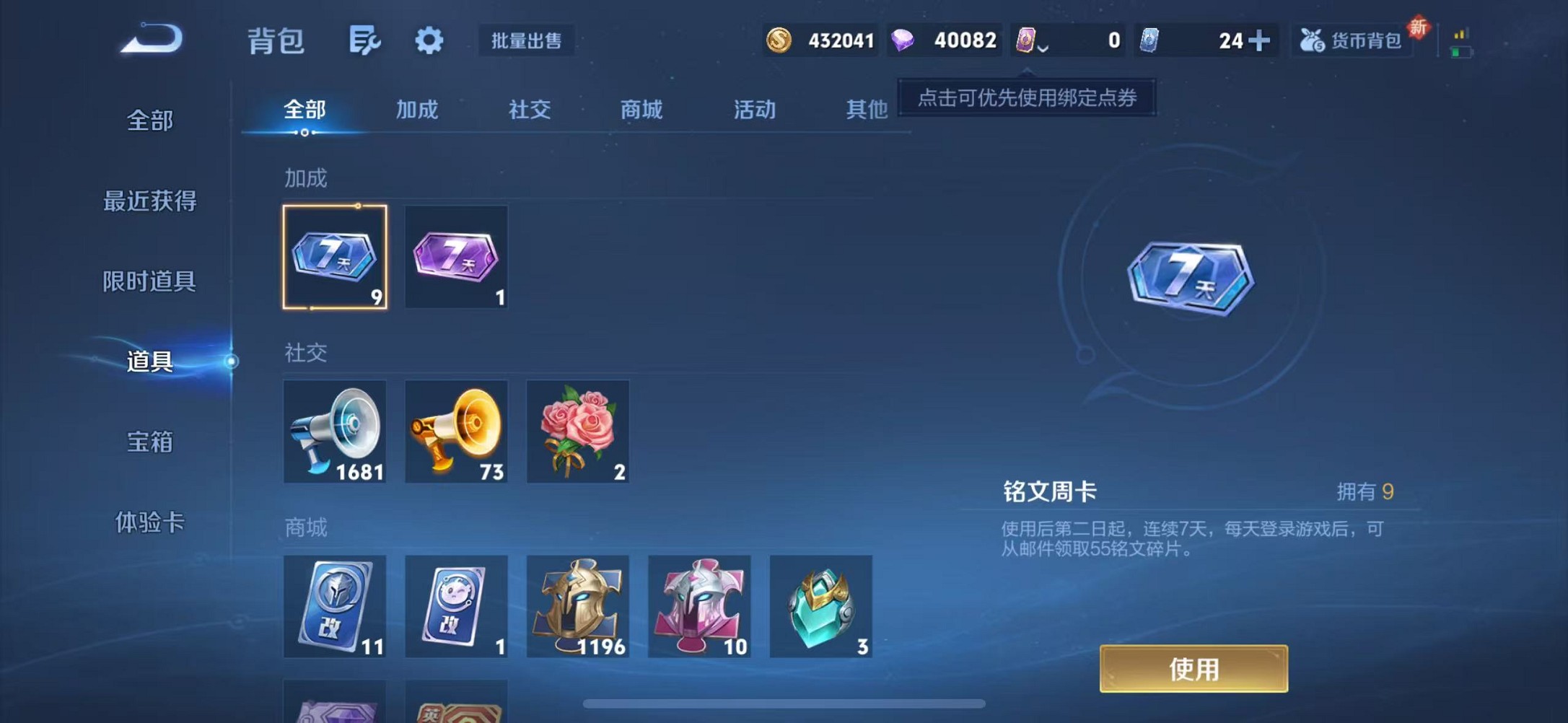
Task: Switch to the 商城 tab
Action: [639, 110]
